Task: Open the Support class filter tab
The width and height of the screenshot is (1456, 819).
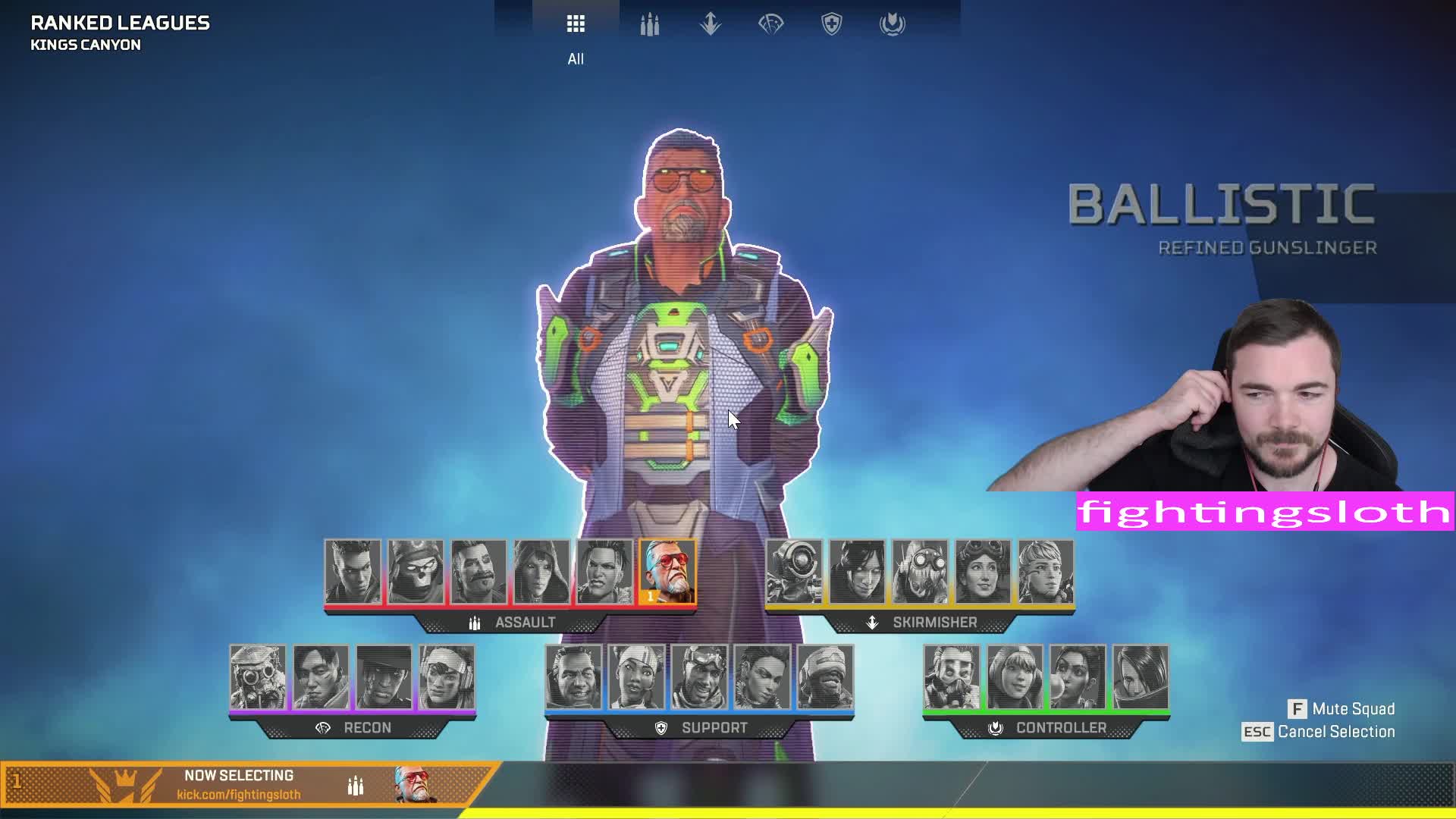Action: [832, 25]
